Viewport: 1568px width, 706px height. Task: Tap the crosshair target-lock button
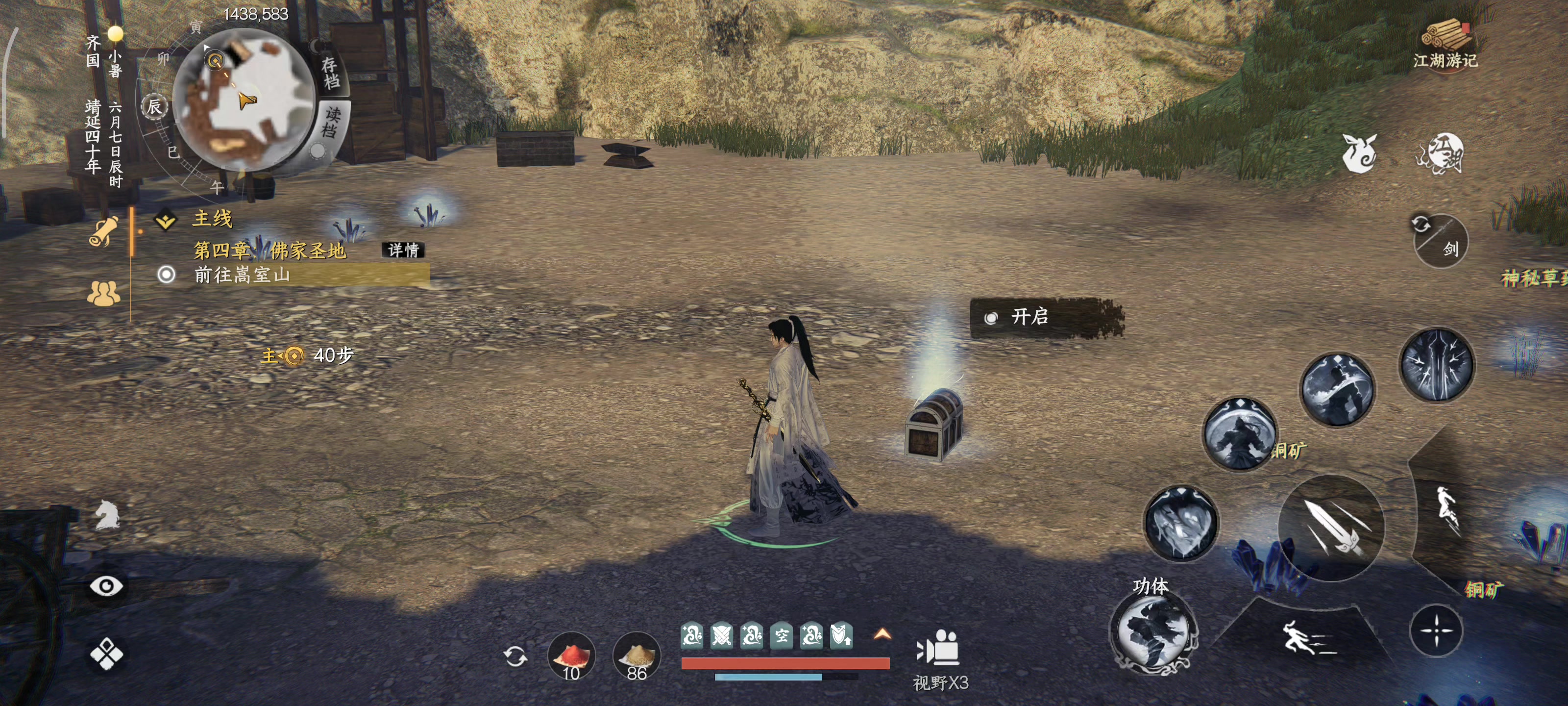[x=1436, y=631]
